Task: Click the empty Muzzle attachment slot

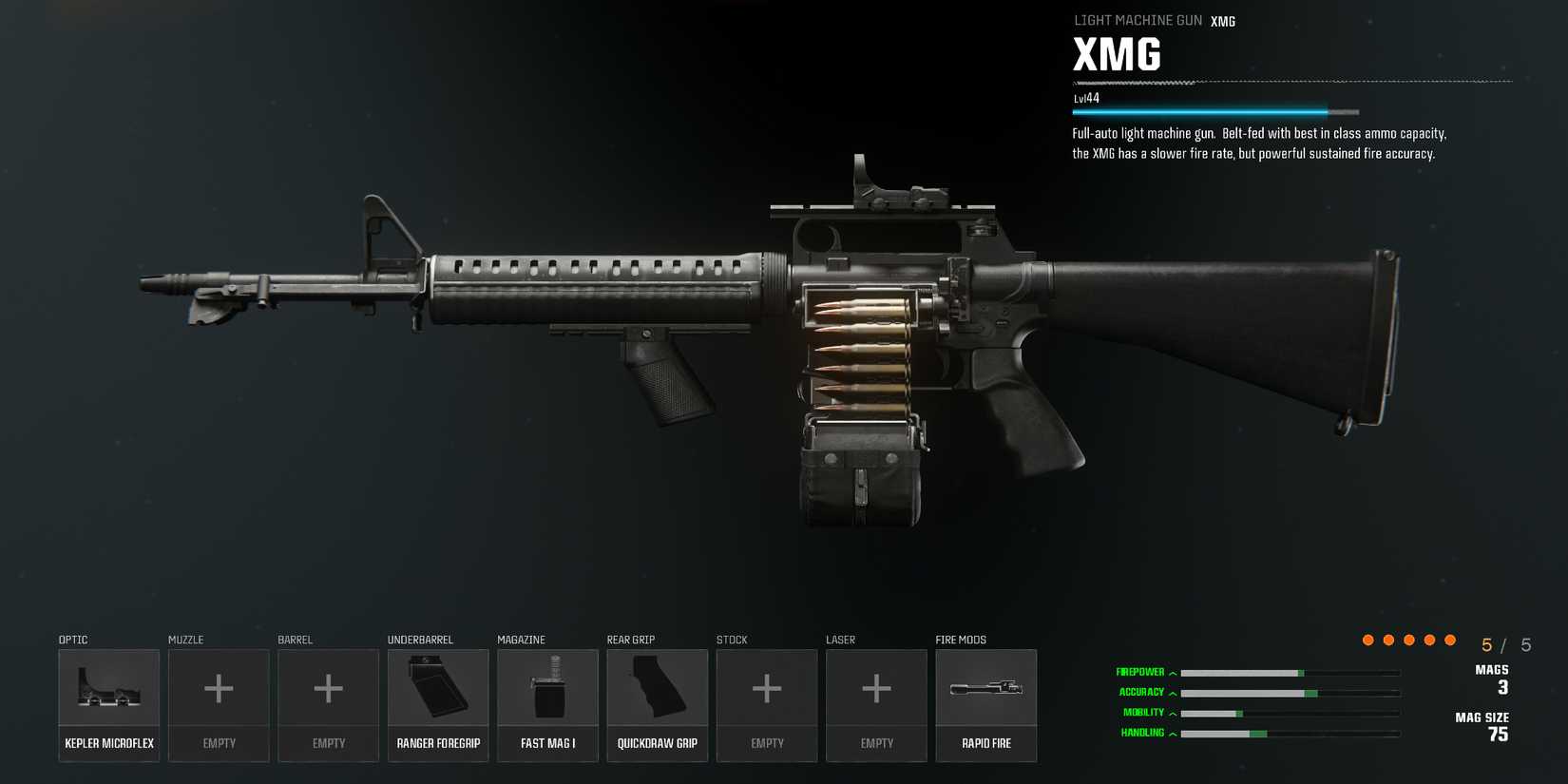Action: [219, 703]
